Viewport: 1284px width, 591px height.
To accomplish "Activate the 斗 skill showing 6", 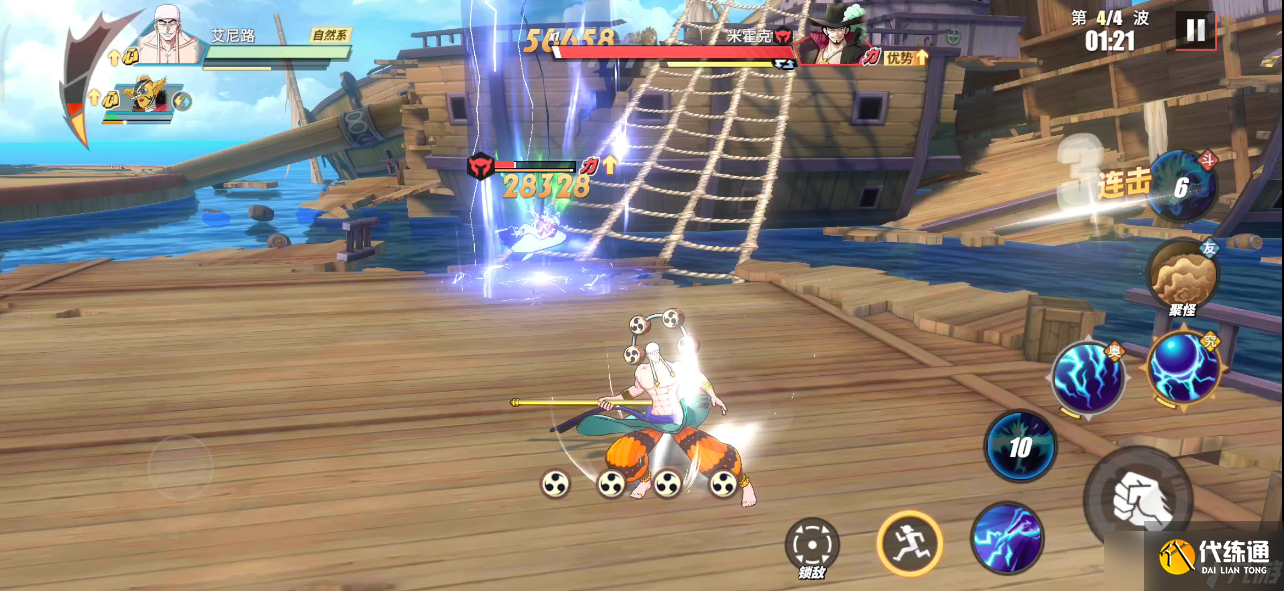I will 1182,186.
